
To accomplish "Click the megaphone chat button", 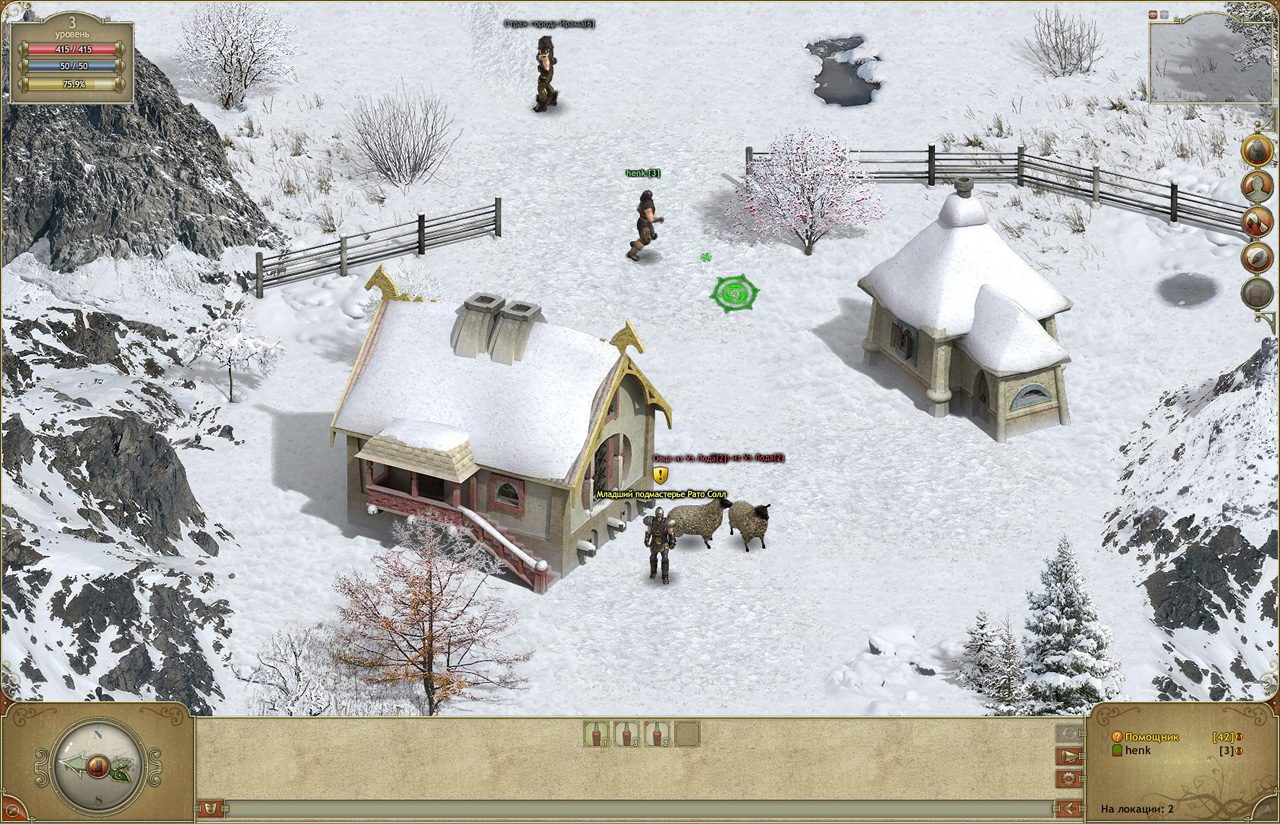I will 1069,756.
